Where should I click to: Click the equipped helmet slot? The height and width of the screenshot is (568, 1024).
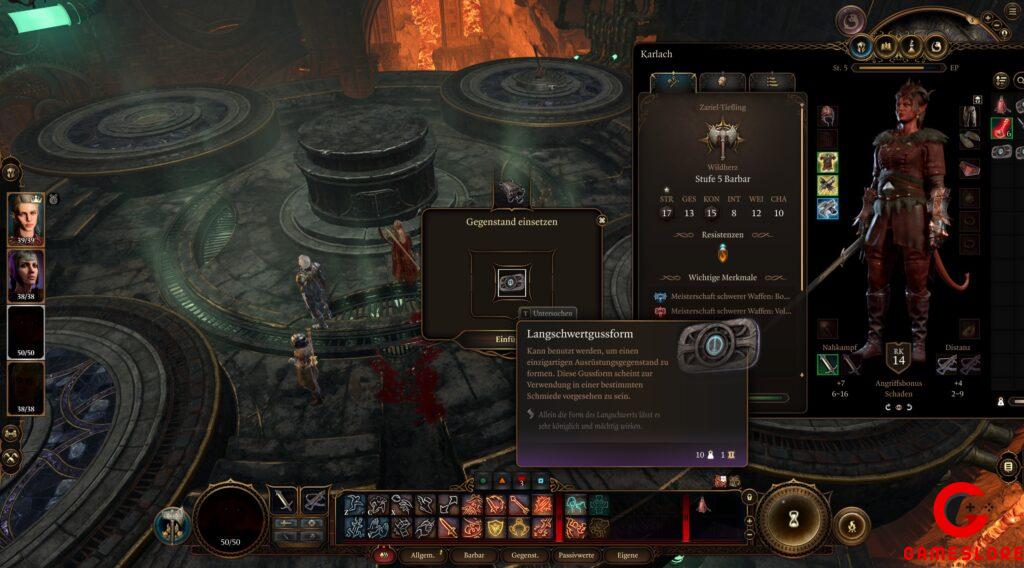point(827,114)
